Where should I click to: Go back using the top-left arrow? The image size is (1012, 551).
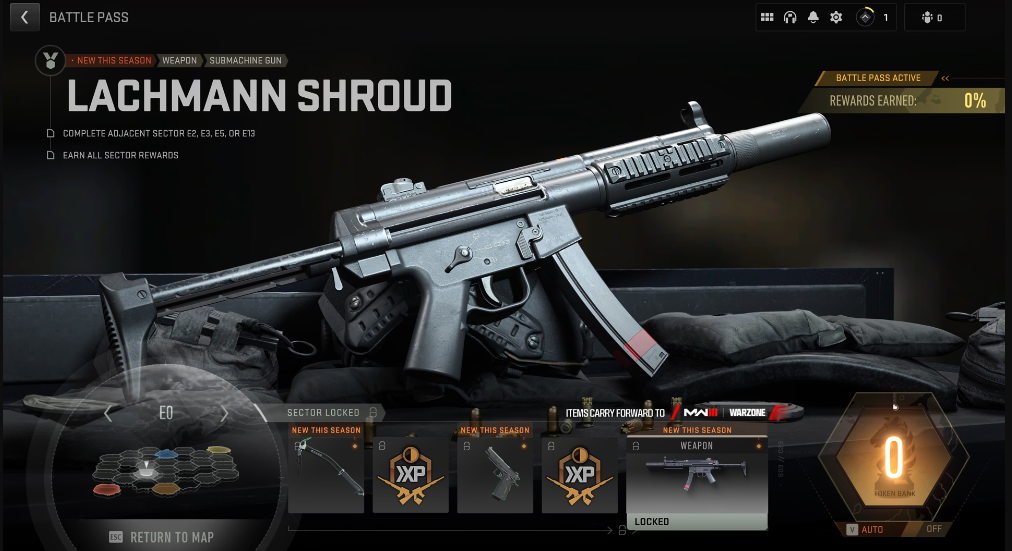(x=24, y=17)
